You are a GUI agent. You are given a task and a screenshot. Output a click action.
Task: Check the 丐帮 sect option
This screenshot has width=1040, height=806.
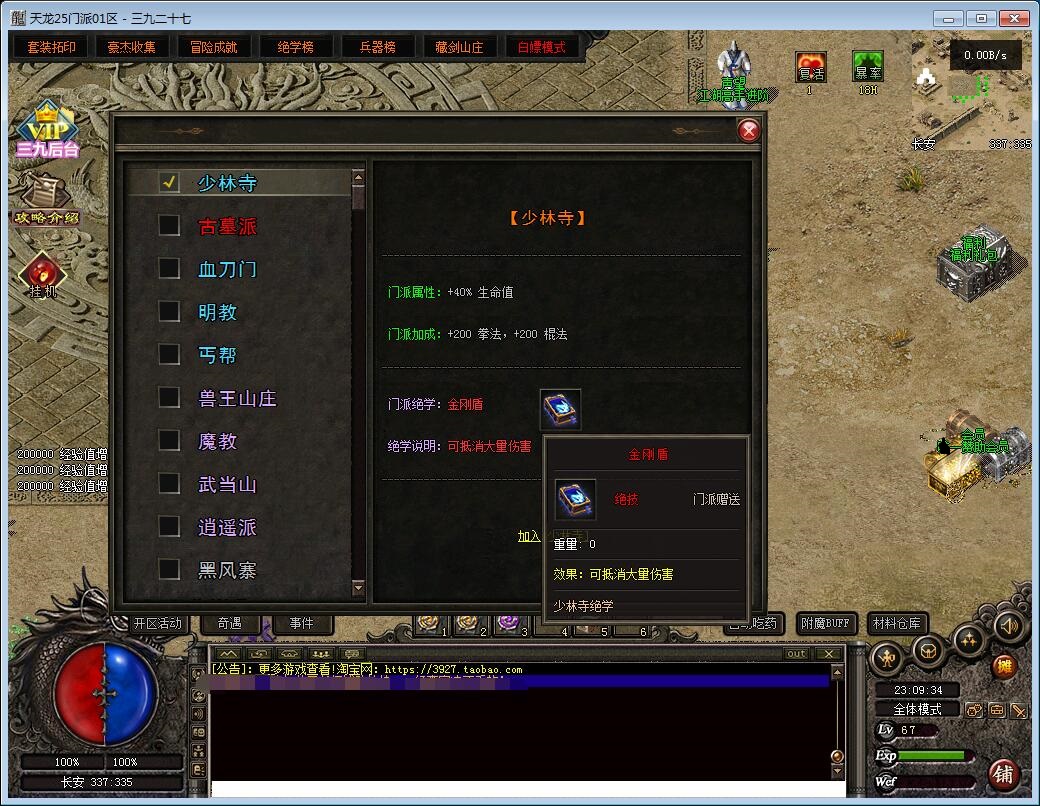coord(170,355)
